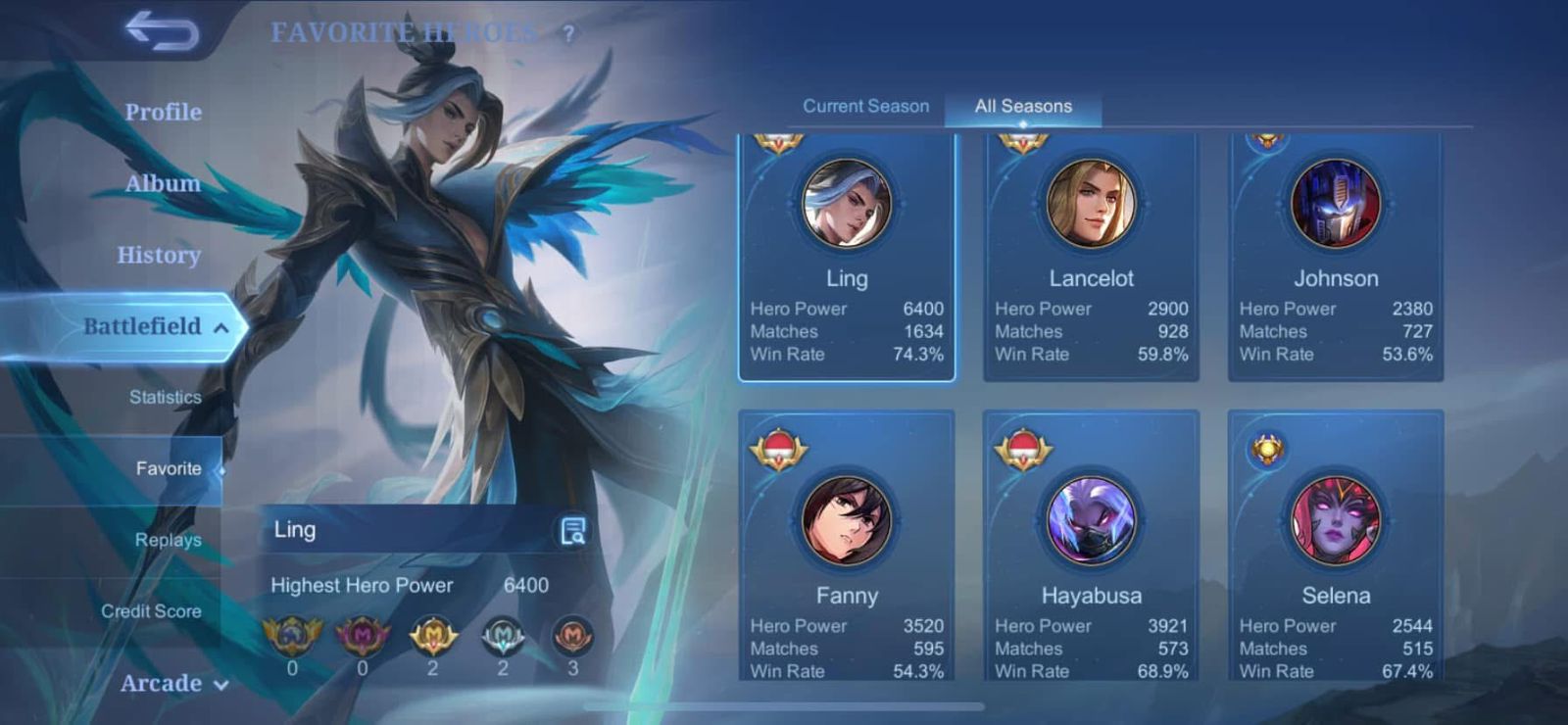Select the Favorite submenu entry
Image resolution: width=1568 pixels, height=725 pixels.
point(169,468)
